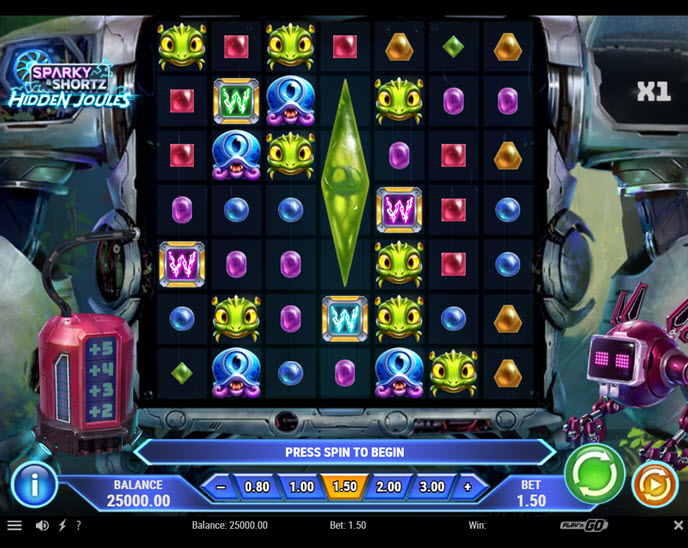Spin the reels with the green button
This screenshot has width=688, height=548.
[x=594, y=474]
